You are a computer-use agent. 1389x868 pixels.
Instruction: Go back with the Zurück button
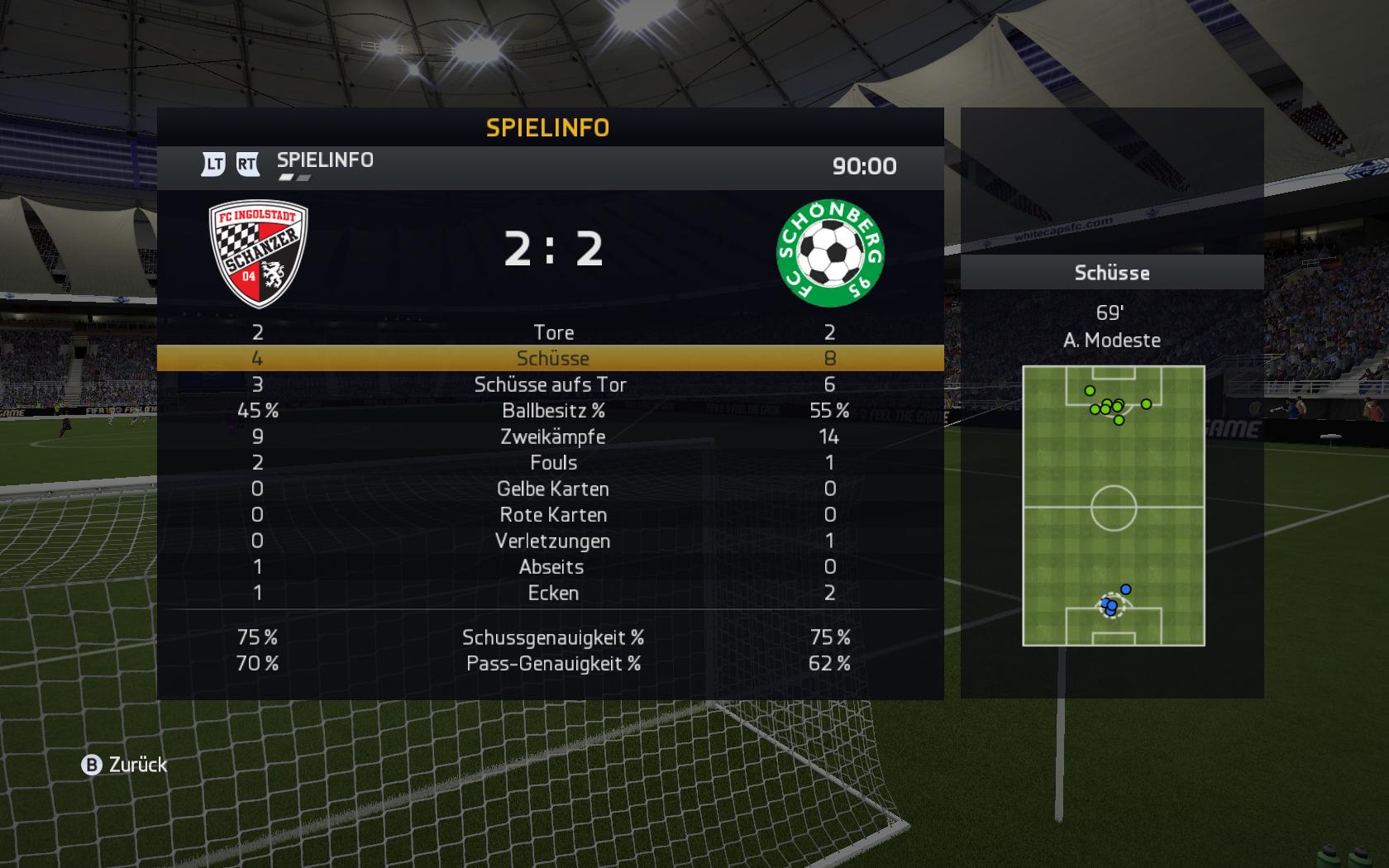coord(125,765)
